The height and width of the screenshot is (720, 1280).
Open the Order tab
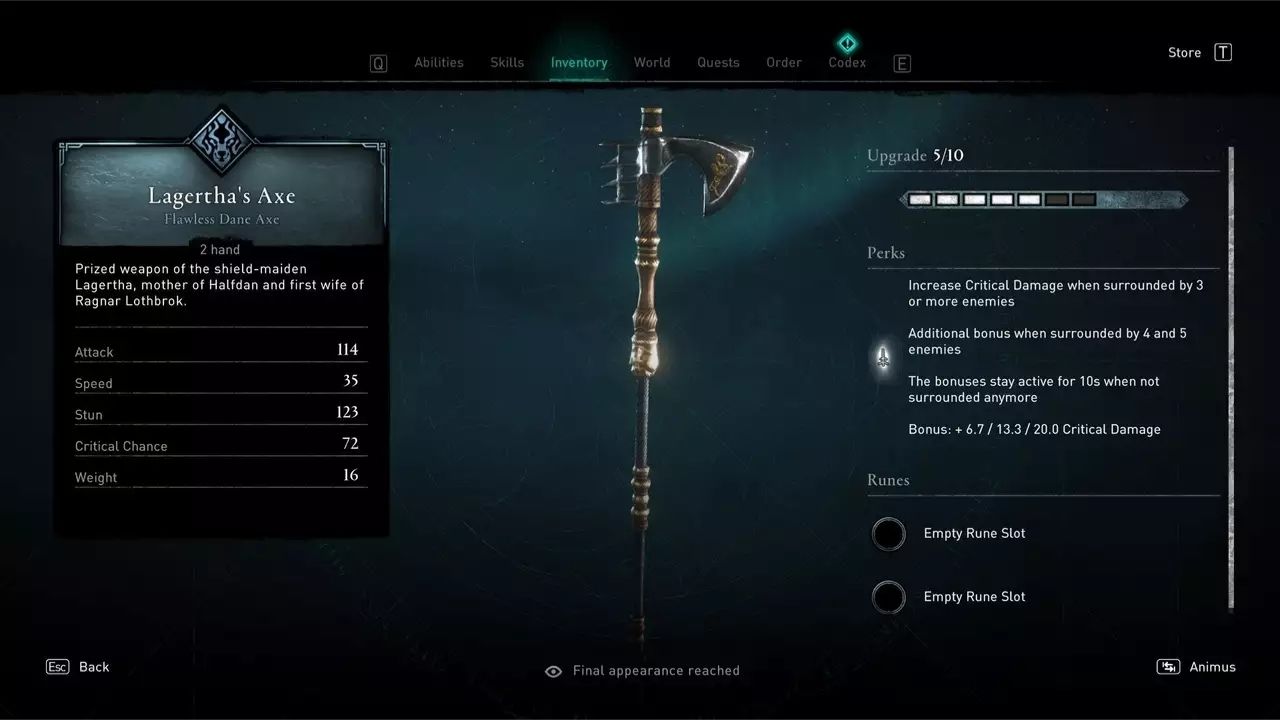(784, 62)
